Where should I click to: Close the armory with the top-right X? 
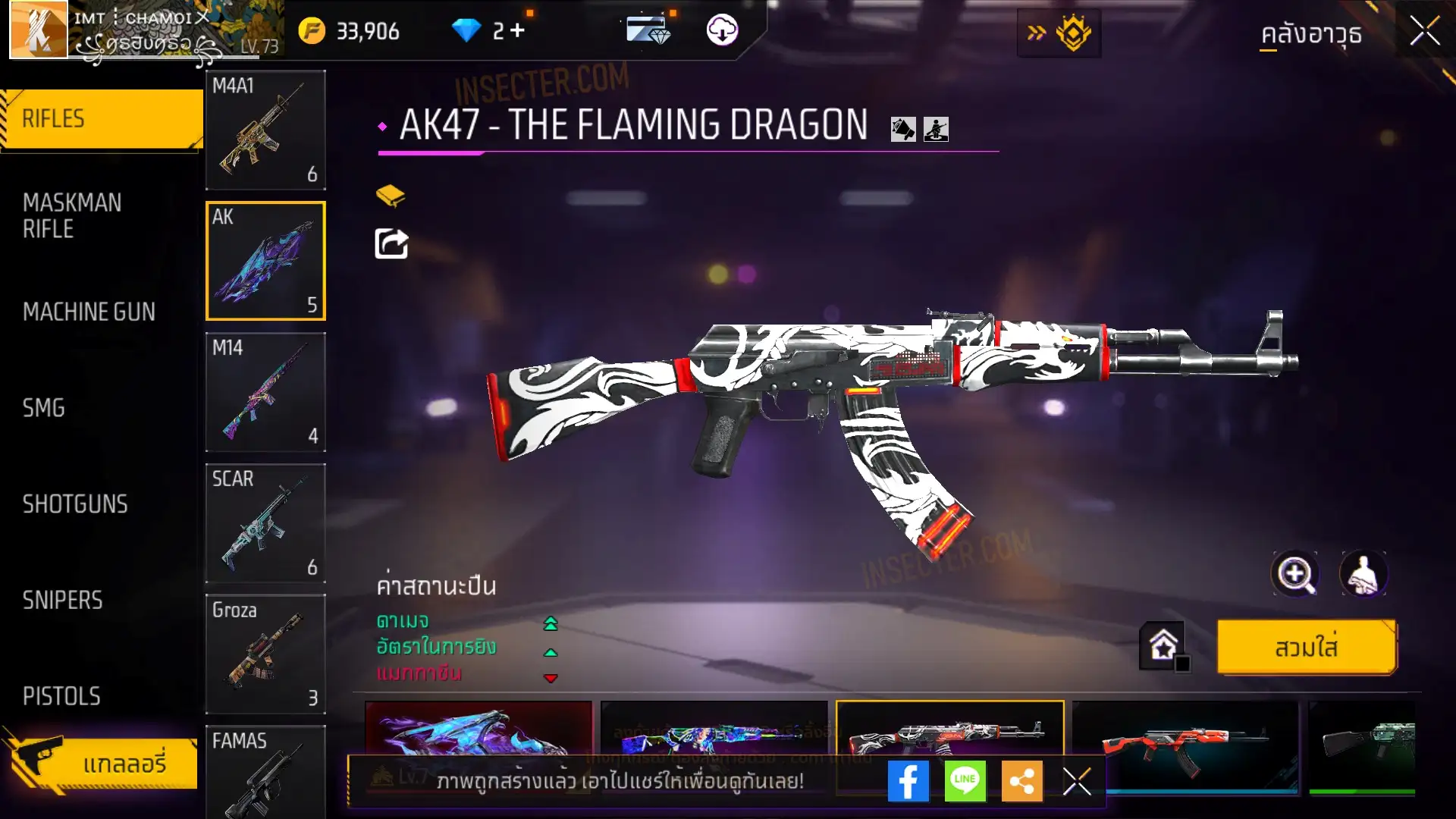[x=1425, y=32]
